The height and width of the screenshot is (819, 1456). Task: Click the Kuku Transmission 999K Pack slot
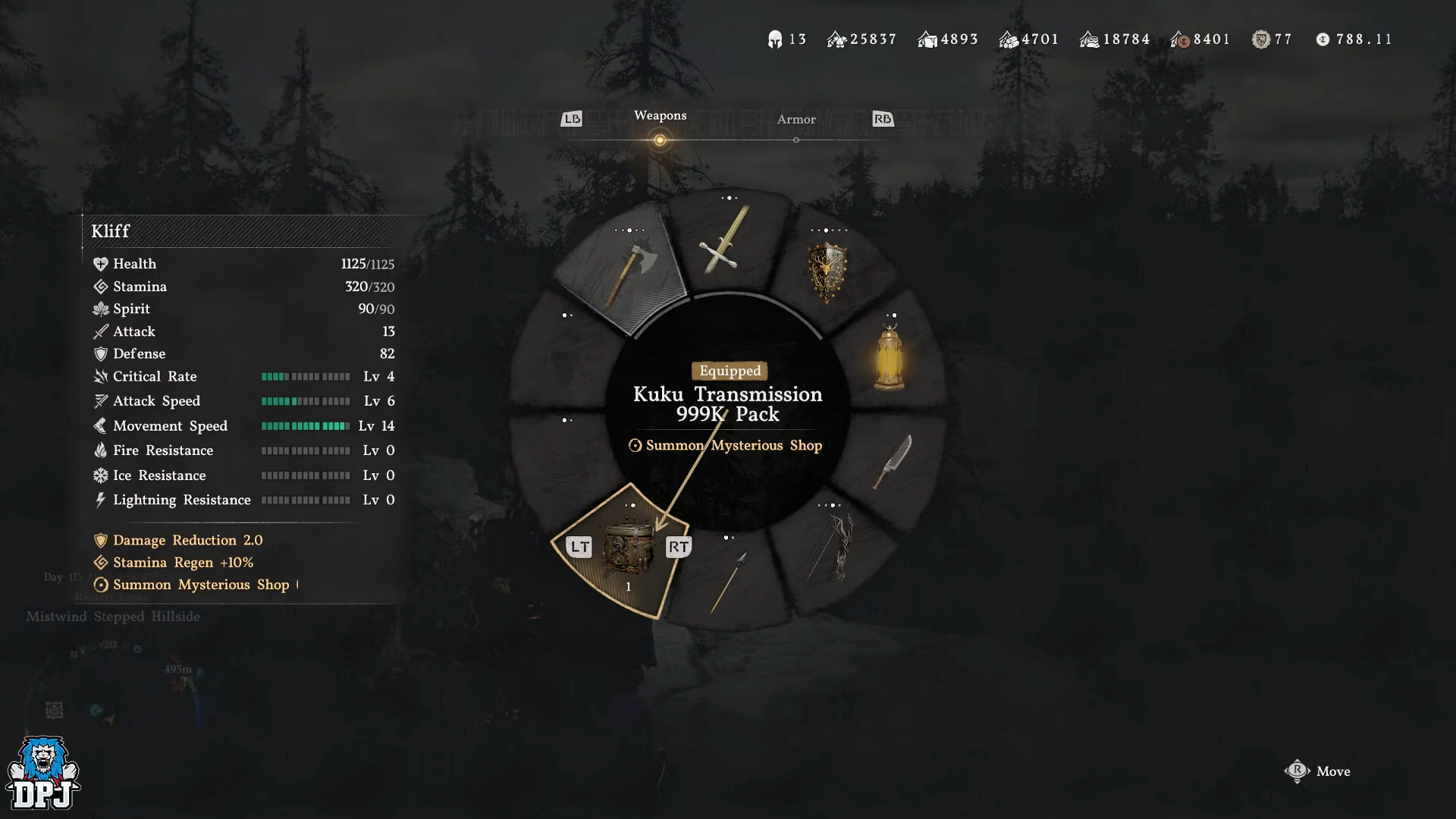(628, 548)
